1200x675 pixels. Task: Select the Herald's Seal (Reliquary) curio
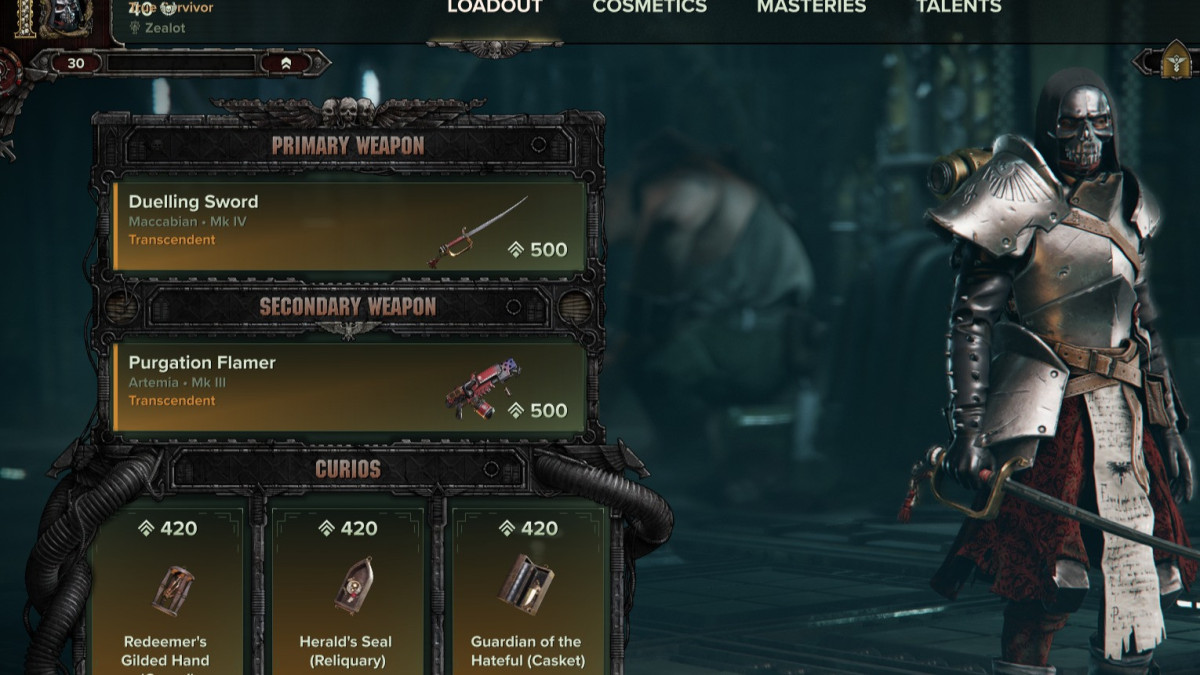pos(346,590)
